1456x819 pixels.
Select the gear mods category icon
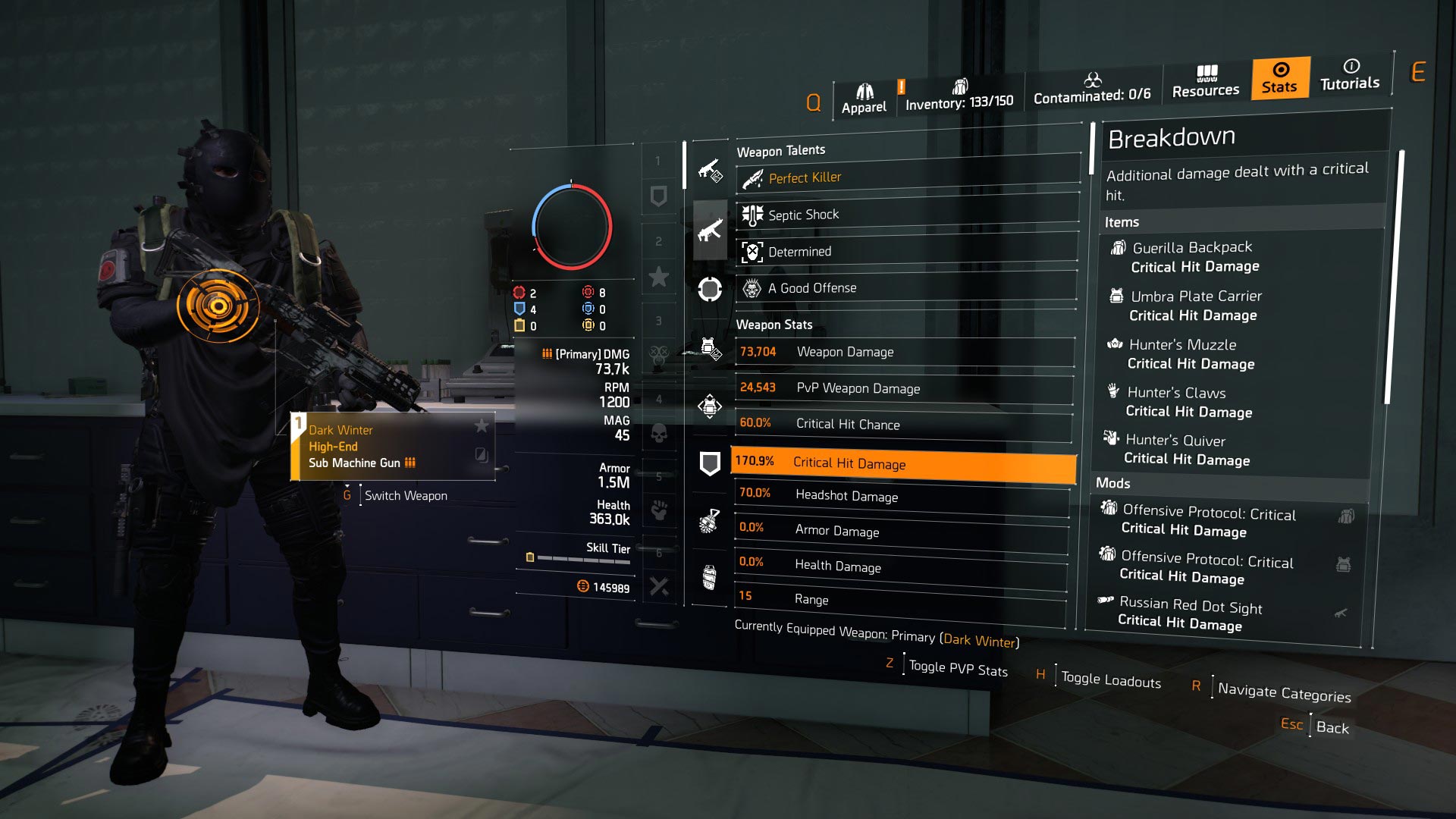coord(709,349)
